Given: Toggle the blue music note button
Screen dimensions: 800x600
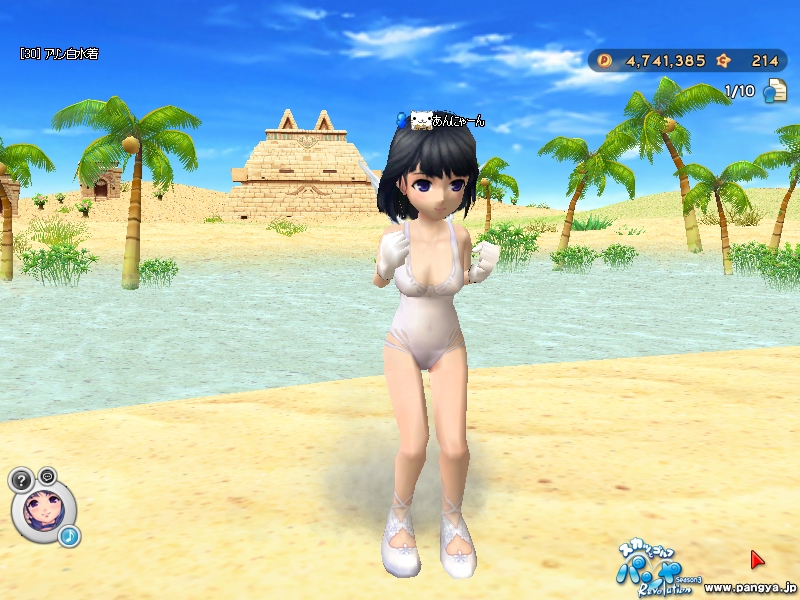Looking at the screenshot, I should tap(69, 537).
